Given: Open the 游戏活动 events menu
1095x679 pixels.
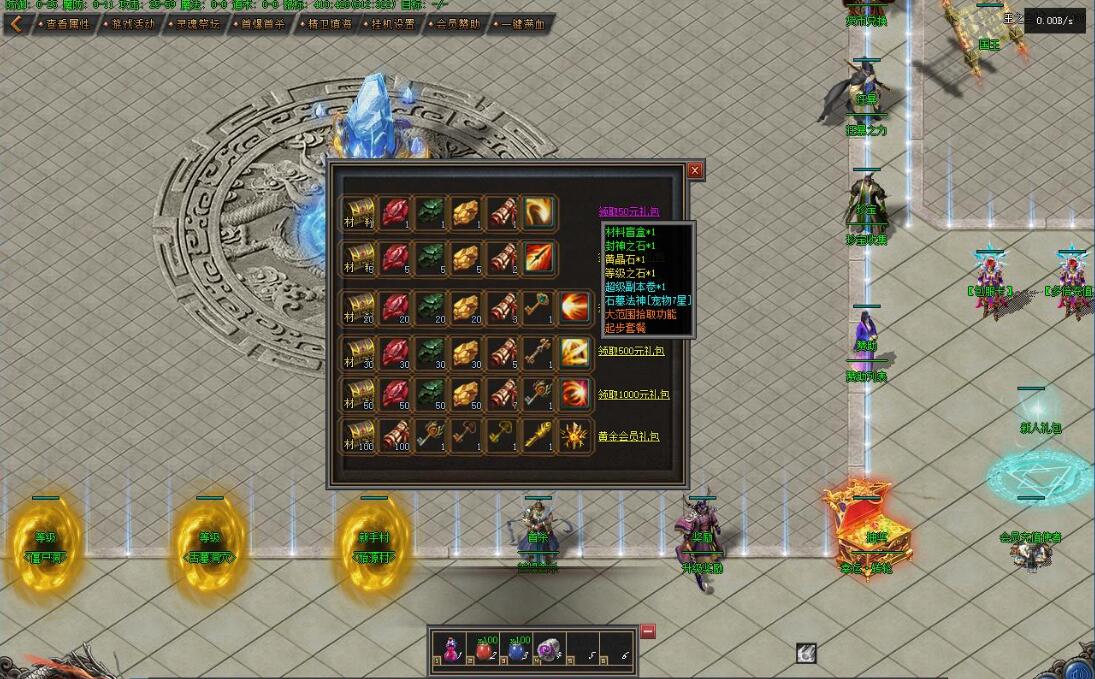Looking at the screenshot, I should pos(132,24).
